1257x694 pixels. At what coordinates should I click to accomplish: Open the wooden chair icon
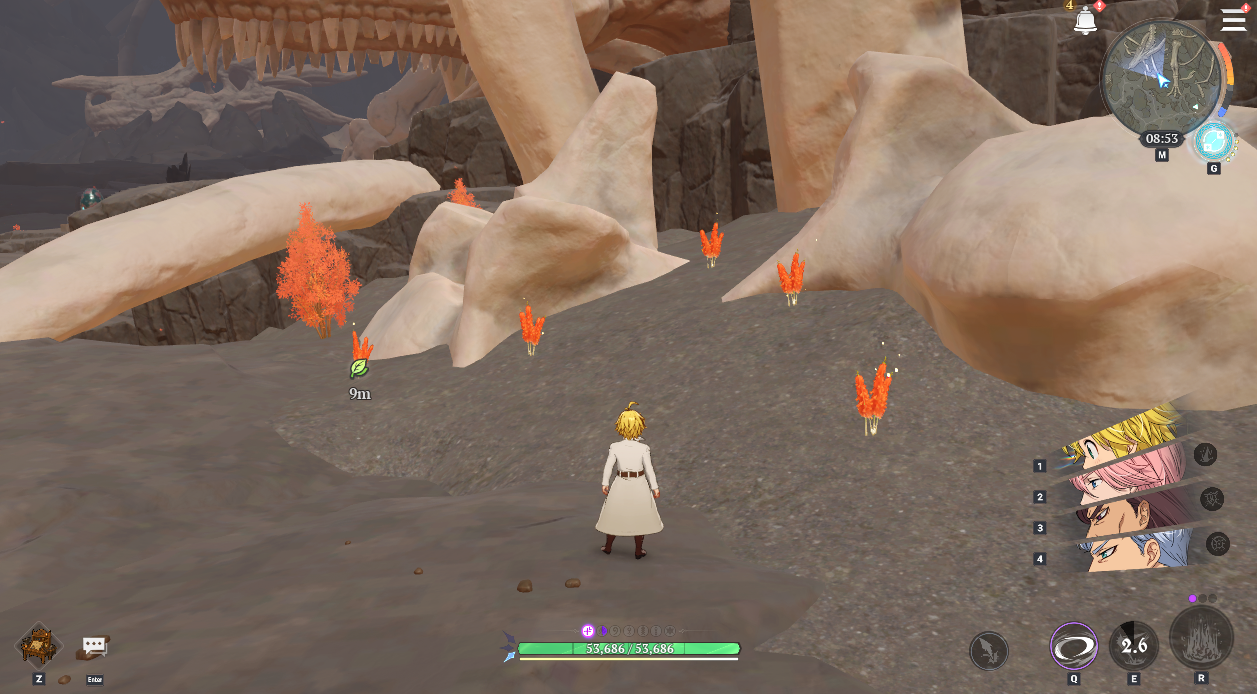tap(39, 645)
